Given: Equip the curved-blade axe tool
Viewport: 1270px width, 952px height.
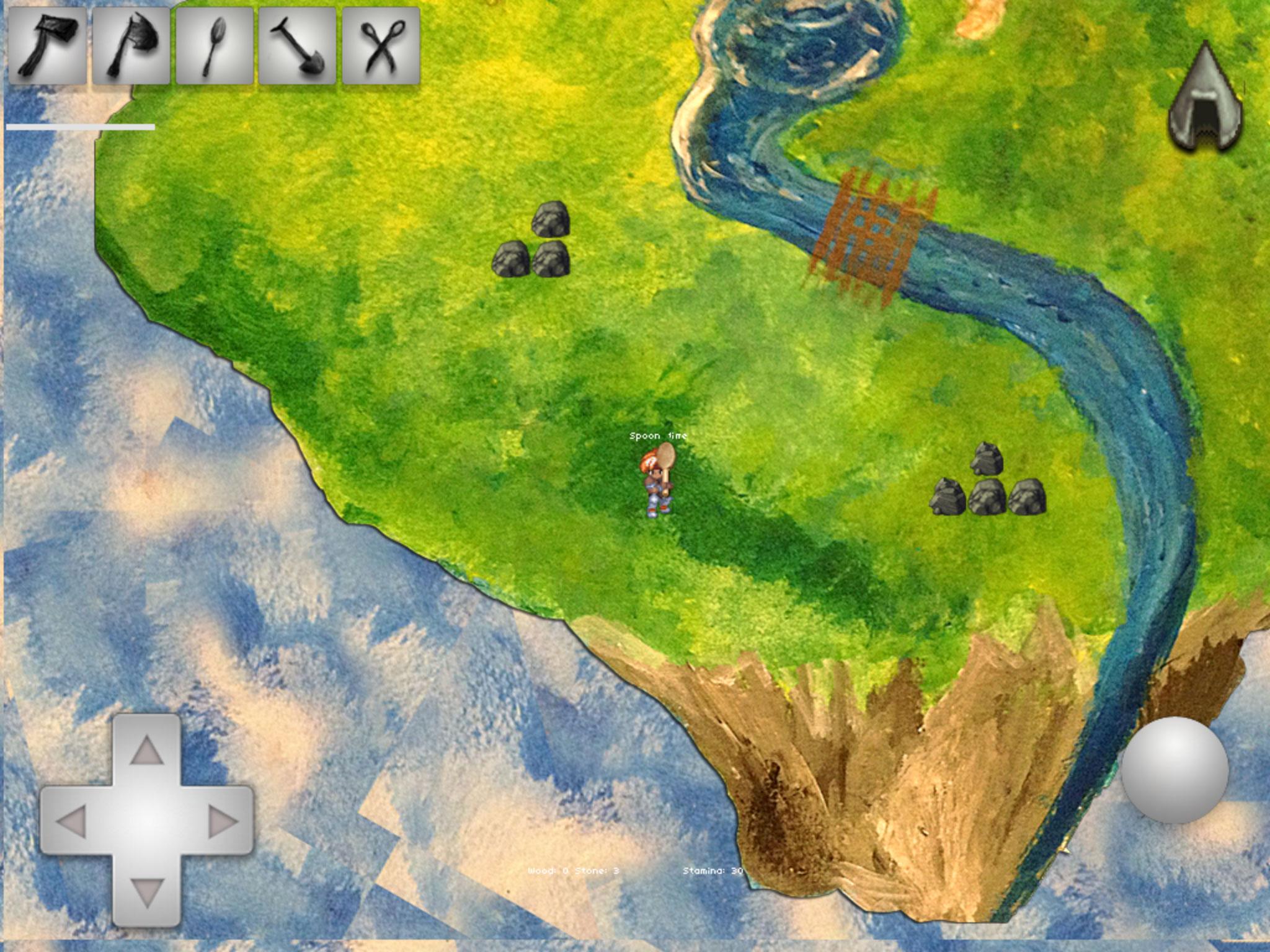Looking at the screenshot, I should 131,46.
